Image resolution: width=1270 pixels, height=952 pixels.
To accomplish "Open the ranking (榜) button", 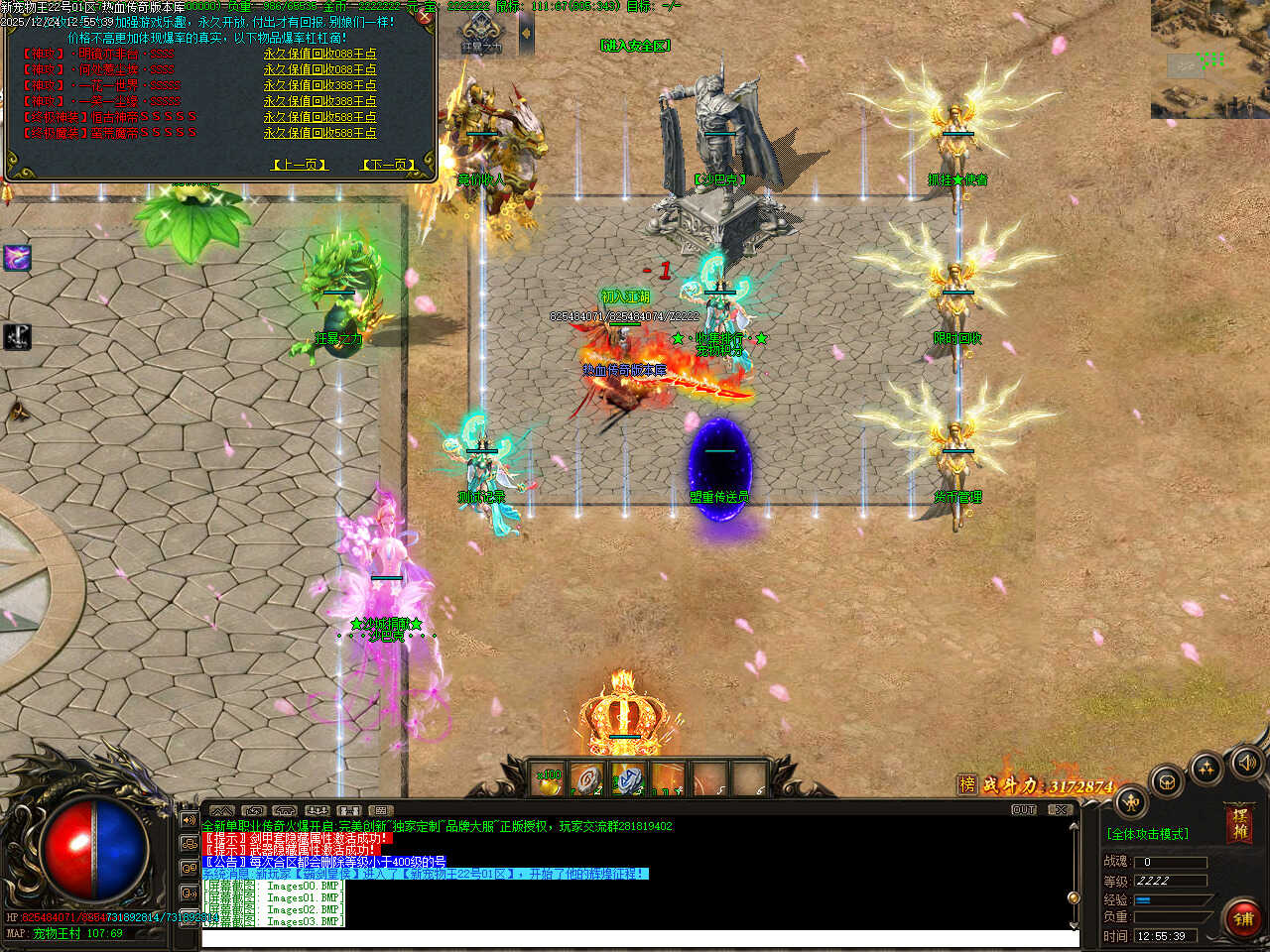I will point(967,784).
